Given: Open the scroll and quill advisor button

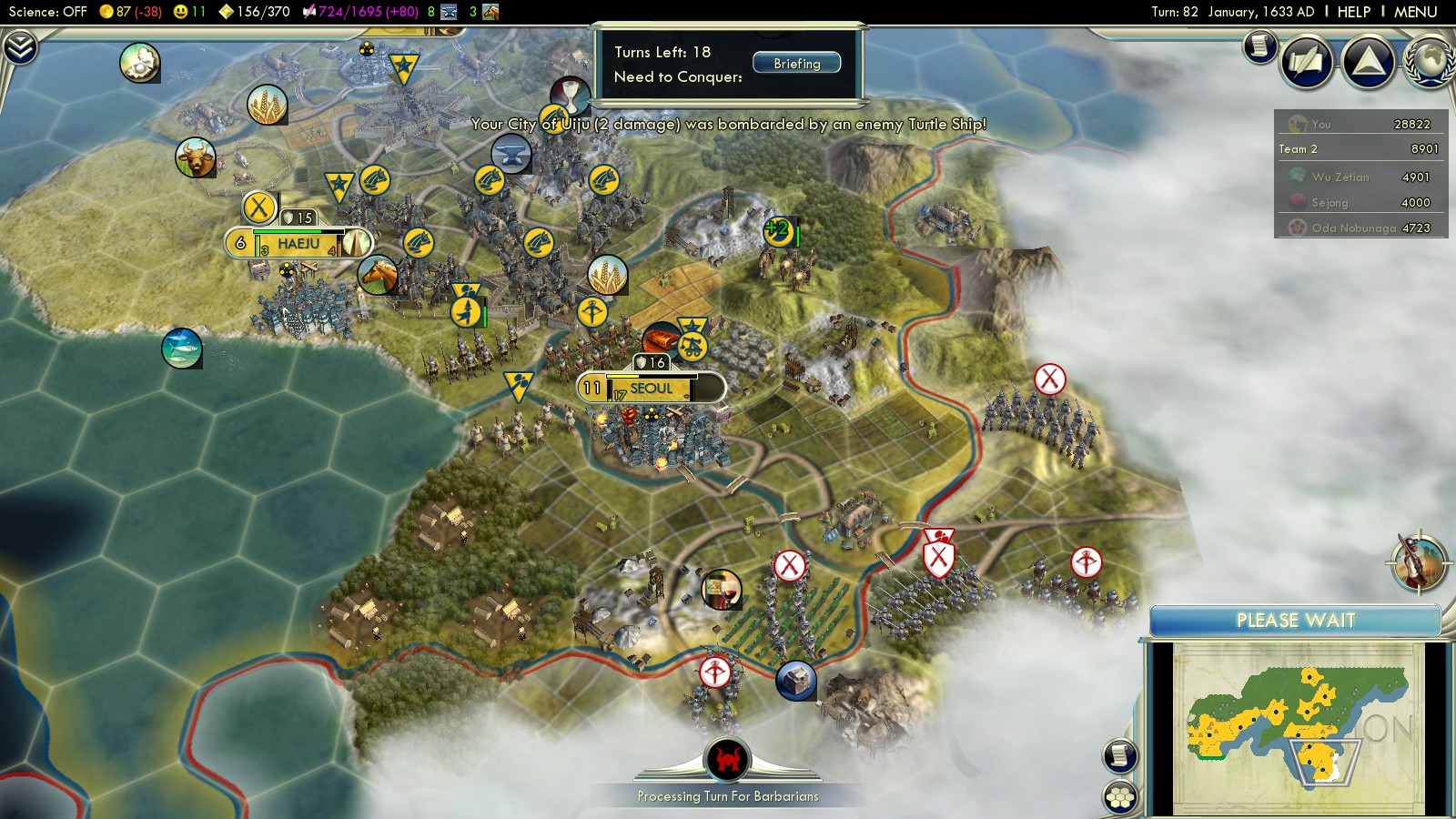Looking at the screenshot, I should click(x=1308, y=62).
